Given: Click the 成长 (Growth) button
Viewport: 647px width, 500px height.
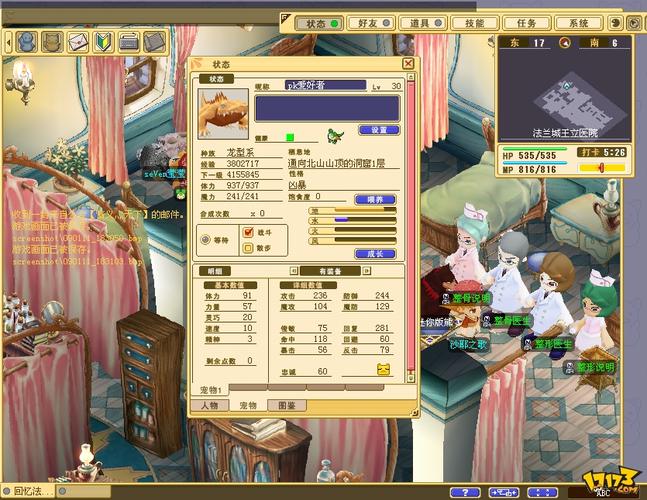Looking at the screenshot, I should 375,253.
